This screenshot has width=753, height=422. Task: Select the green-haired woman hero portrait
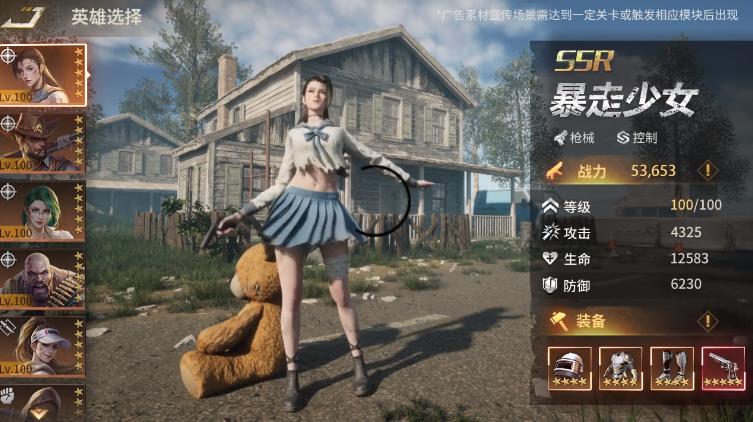(43, 210)
